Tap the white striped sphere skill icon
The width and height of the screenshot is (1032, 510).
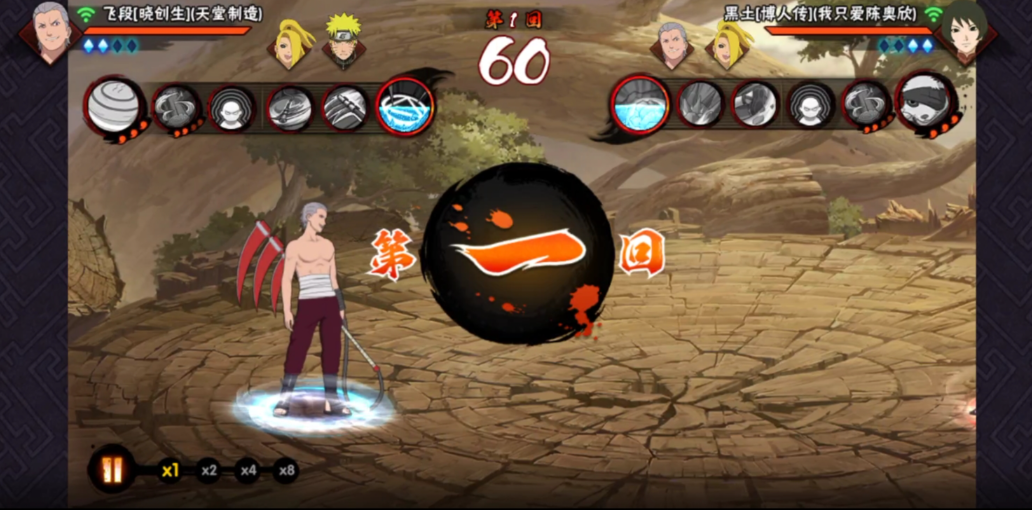click(113, 106)
